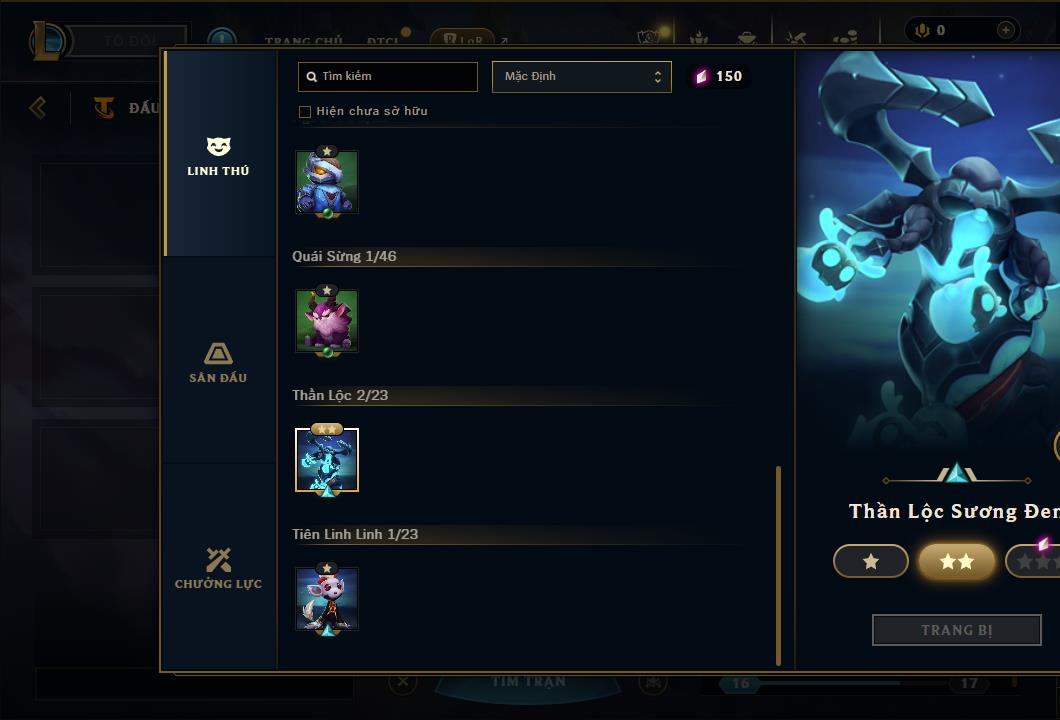The height and width of the screenshot is (720, 1060).
Task: Pick the Tiên Linh Linh Little Legend
Action: (x=327, y=599)
